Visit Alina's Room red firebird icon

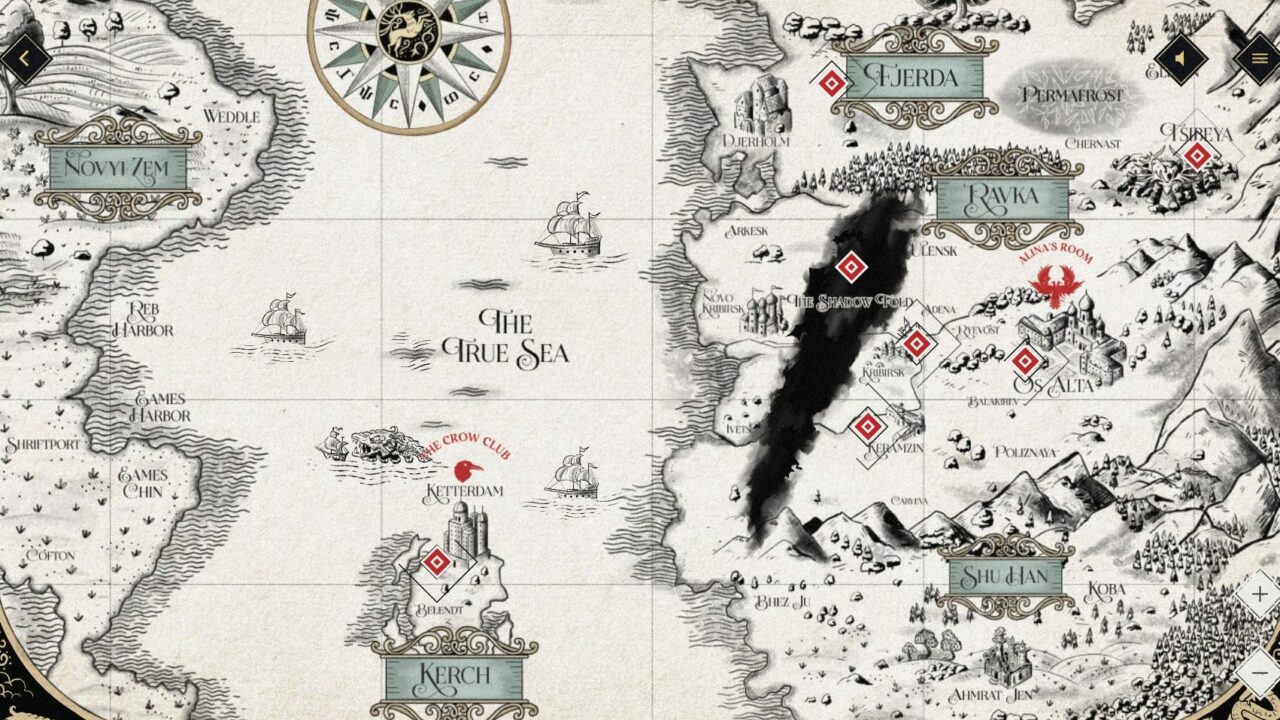point(1056,285)
